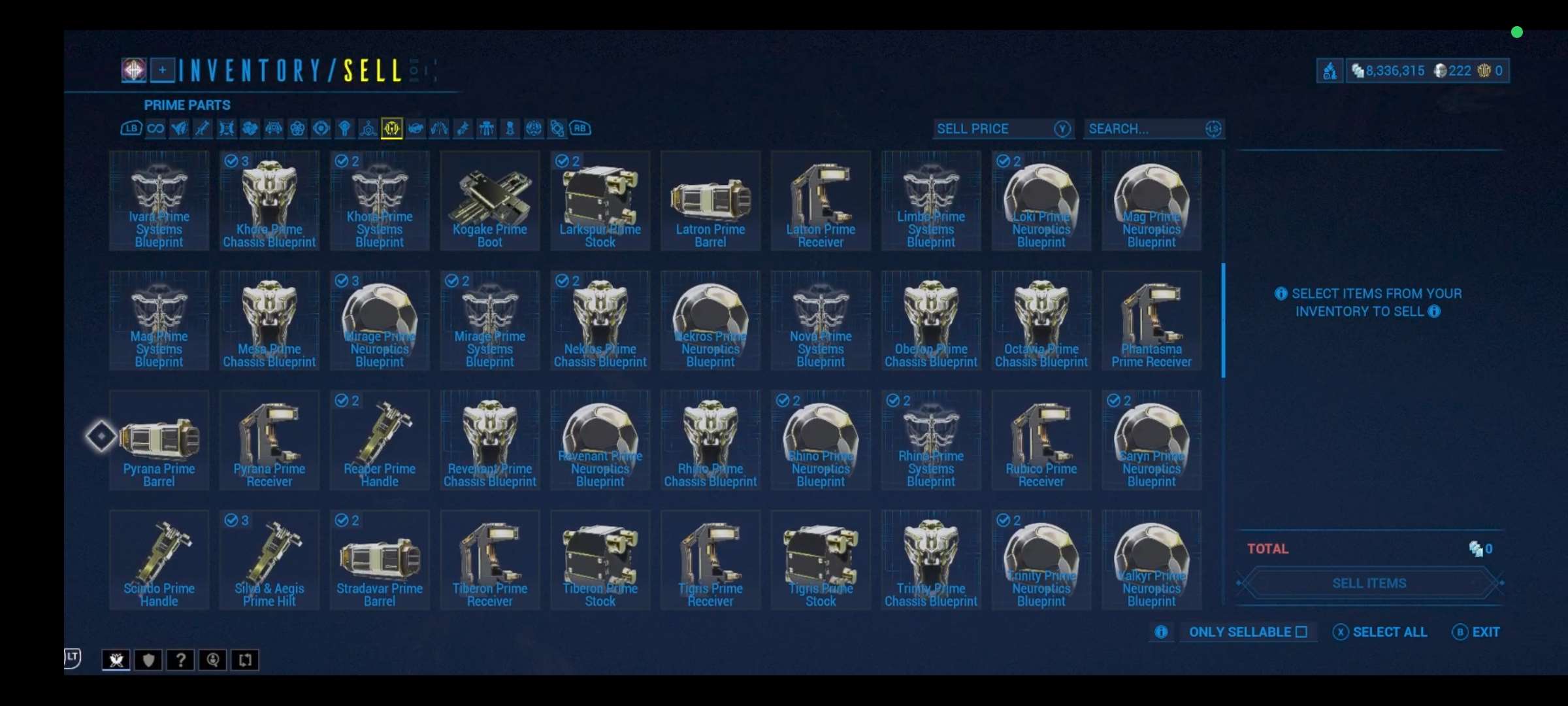
Task: Exit the sell inventory screen
Action: tap(1476, 632)
